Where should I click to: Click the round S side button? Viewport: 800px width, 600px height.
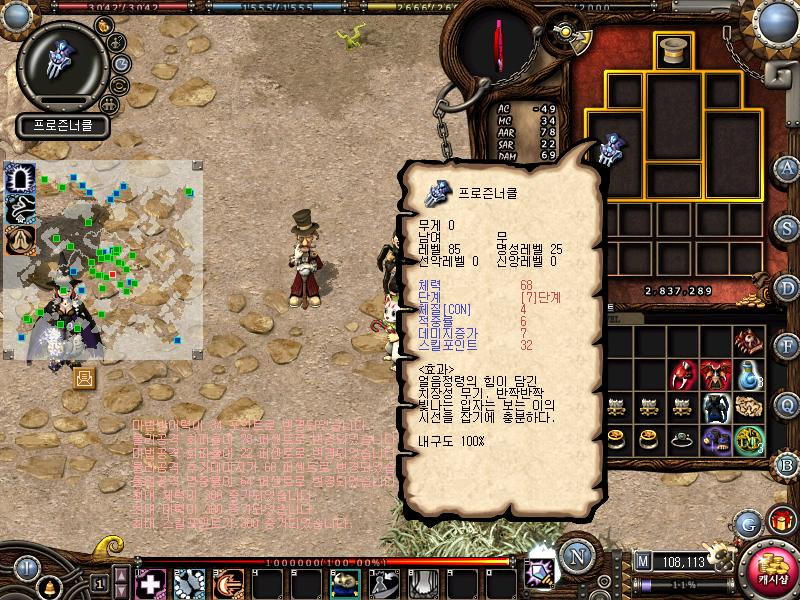click(787, 225)
